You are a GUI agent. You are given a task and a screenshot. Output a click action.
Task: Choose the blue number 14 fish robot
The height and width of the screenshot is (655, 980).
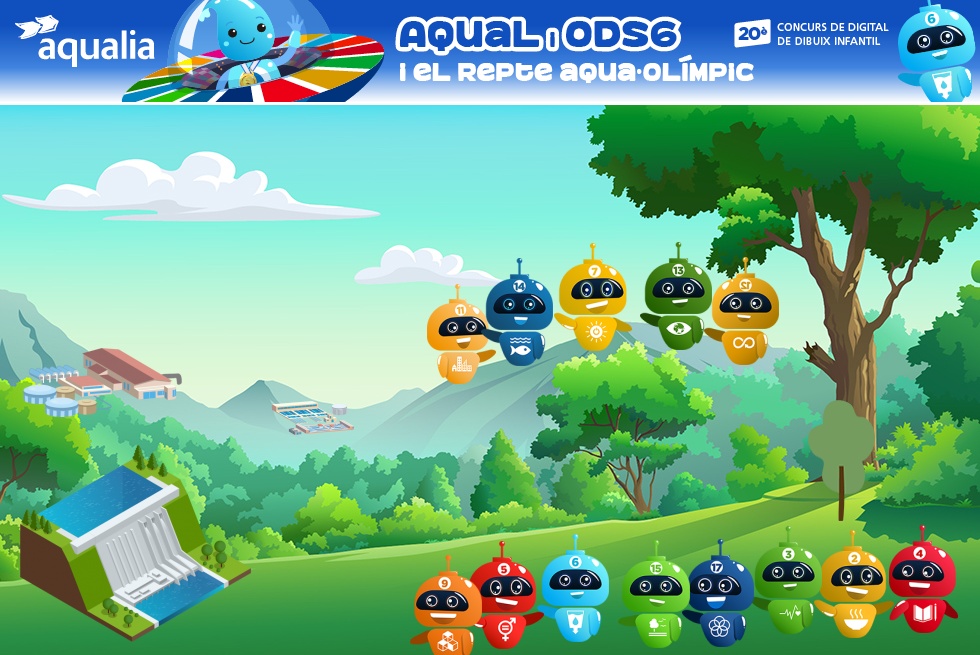click(x=519, y=318)
